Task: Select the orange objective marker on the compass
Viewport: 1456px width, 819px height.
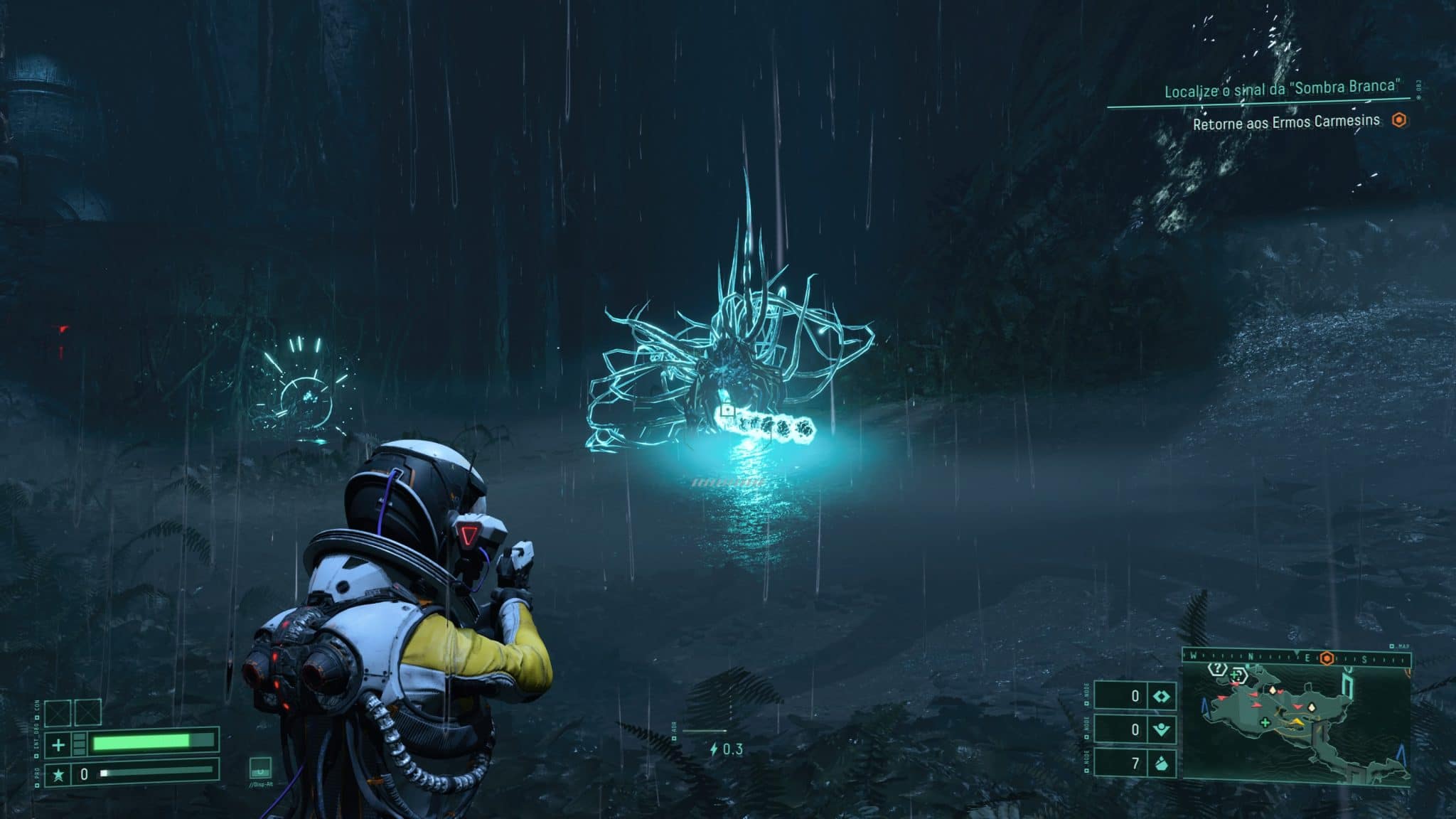Action: [x=1327, y=658]
